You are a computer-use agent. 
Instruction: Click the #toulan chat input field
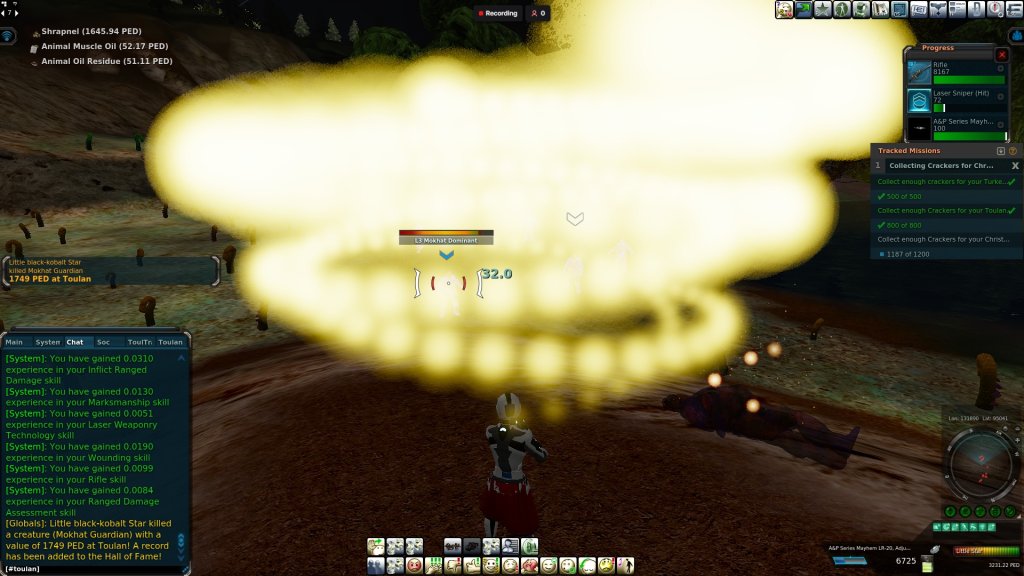tap(90, 568)
